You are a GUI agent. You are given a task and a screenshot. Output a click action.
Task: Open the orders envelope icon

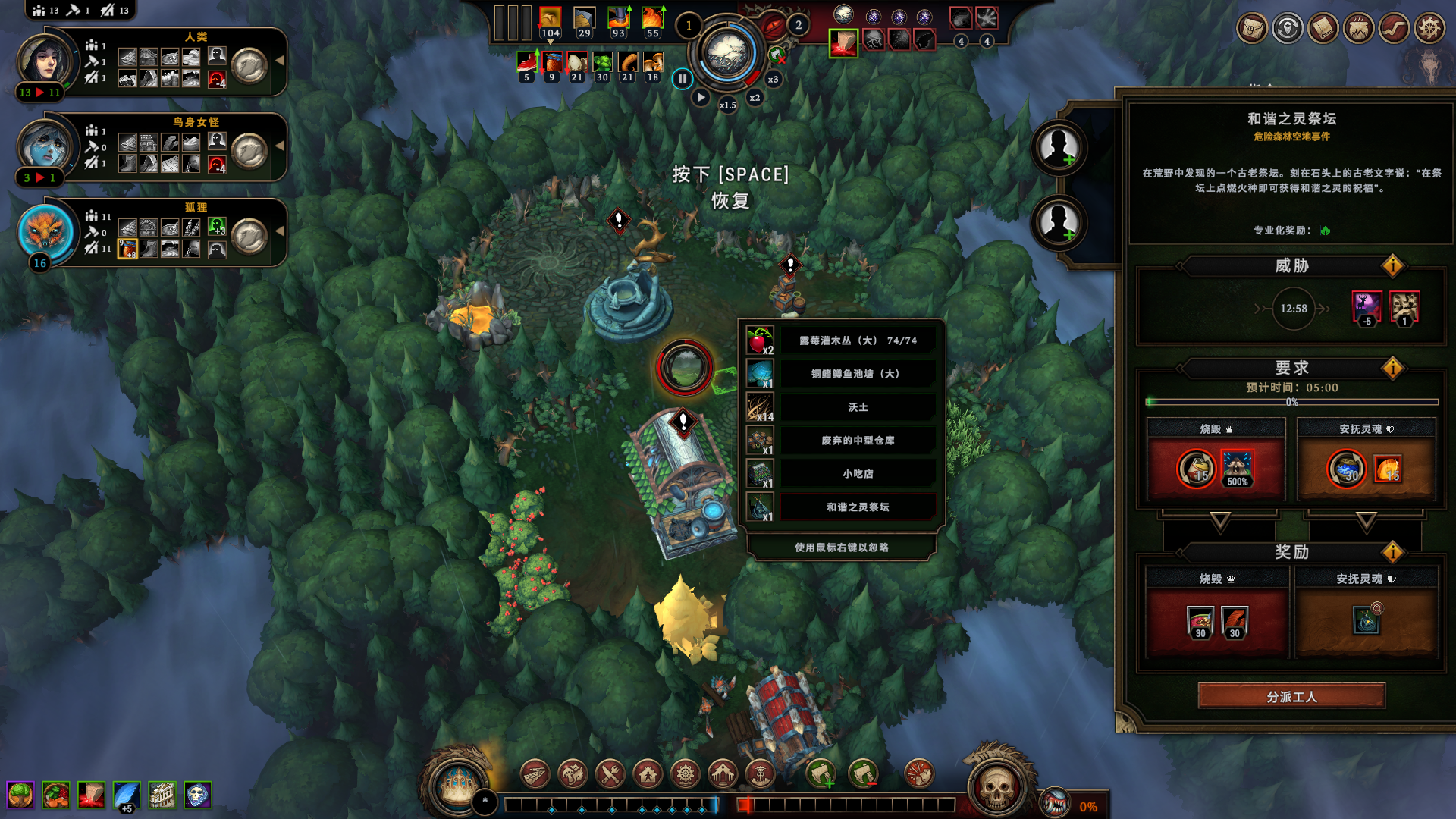(x=1252, y=29)
